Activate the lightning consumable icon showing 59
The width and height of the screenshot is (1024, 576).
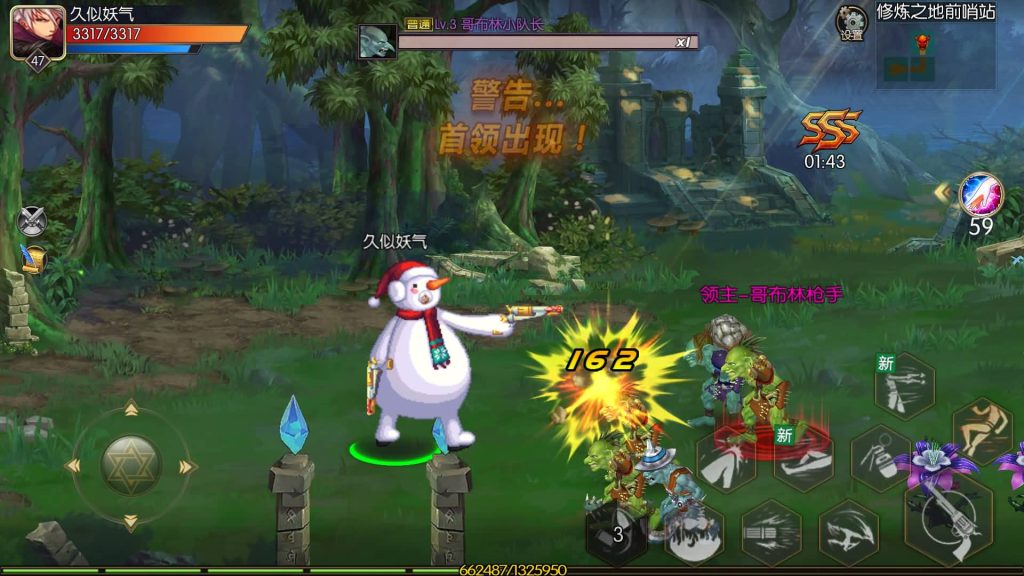(980, 195)
